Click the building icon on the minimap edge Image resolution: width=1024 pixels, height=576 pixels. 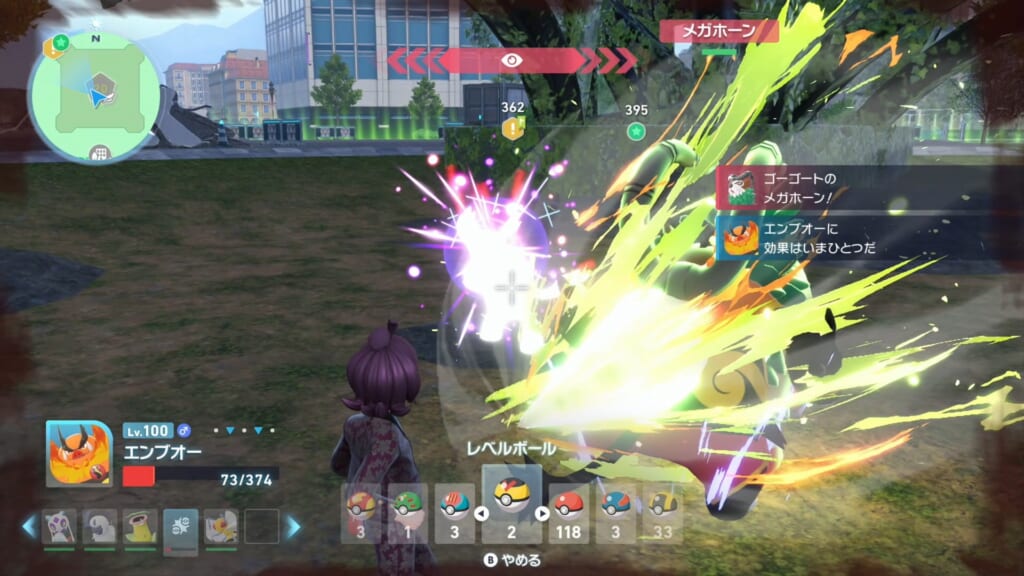(98, 153)
